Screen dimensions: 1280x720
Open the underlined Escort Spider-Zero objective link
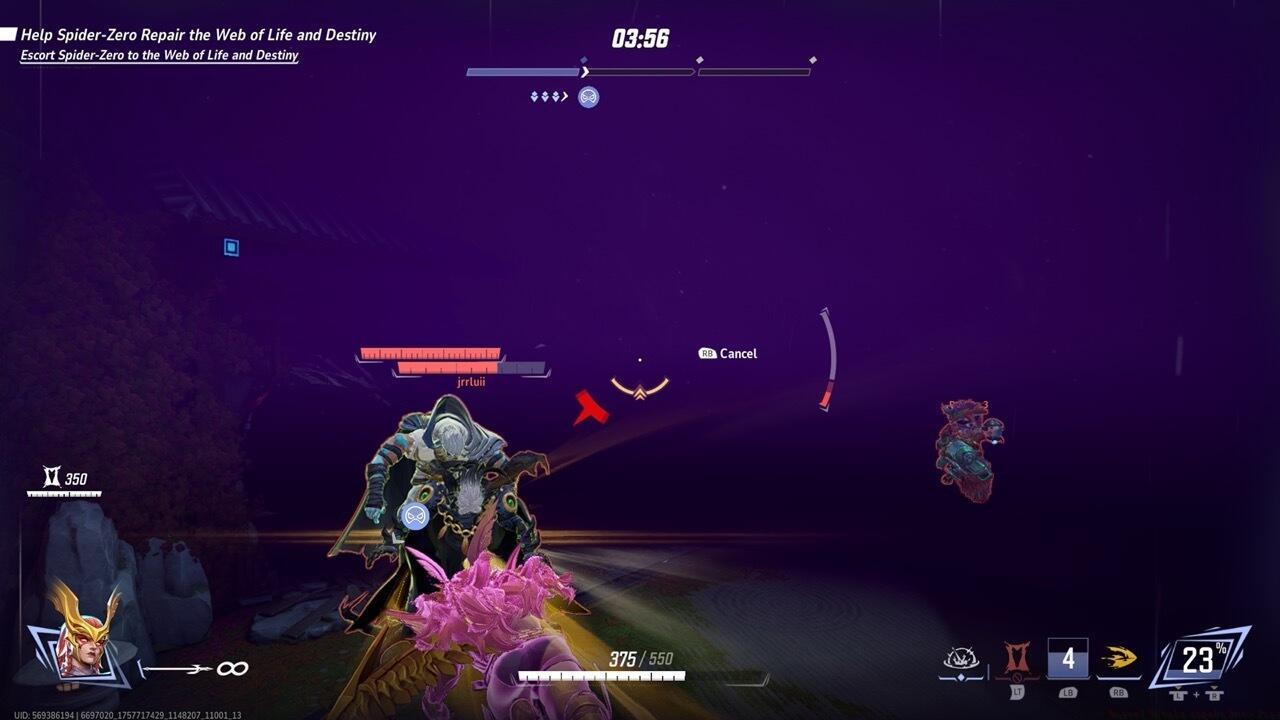(x=160, y=55)
